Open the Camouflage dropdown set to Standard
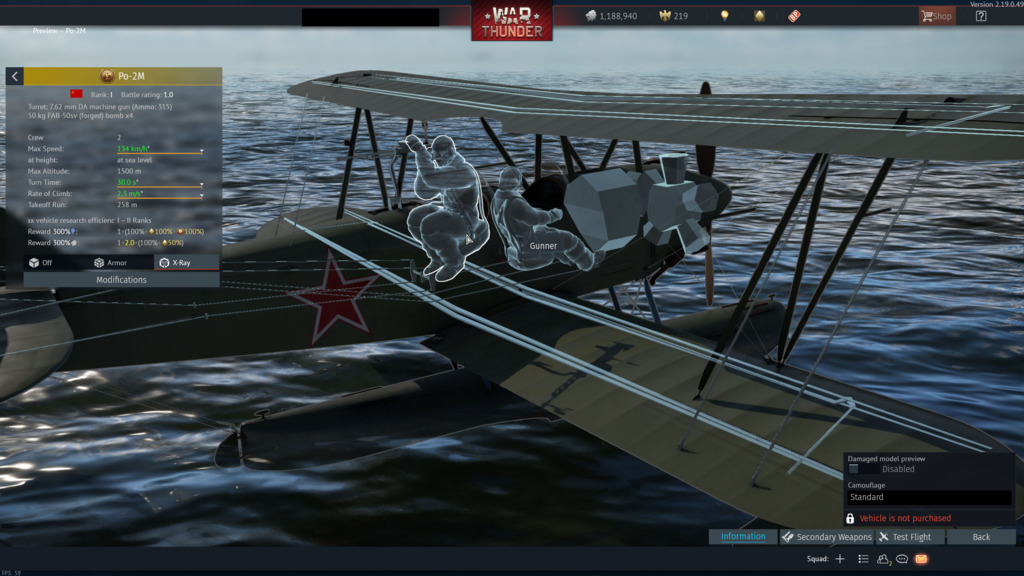Viewport: 1024px width, 576px height. [x=929, y=497]
